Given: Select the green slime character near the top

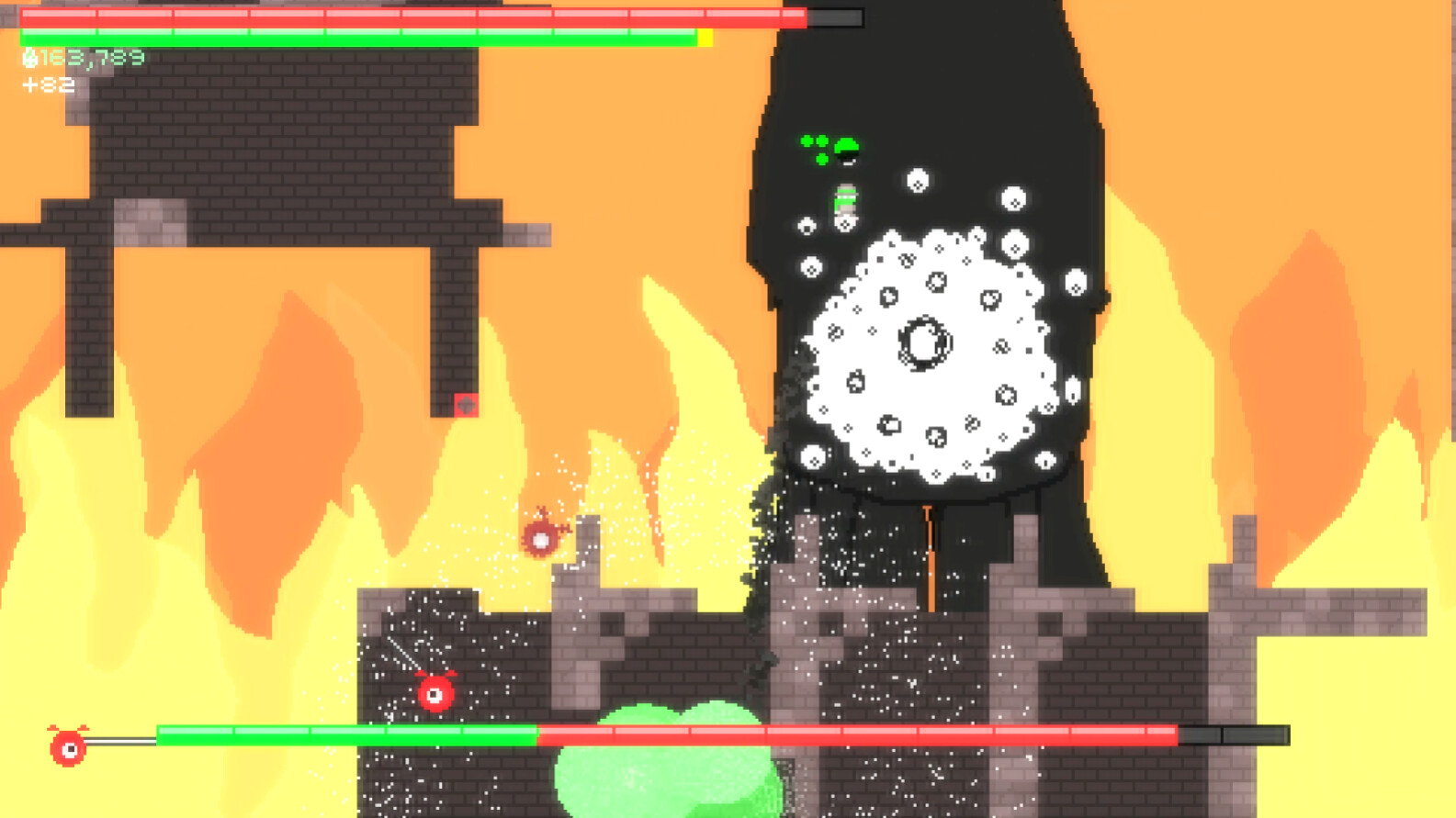Looking at the screenshot, I should (844, 145).
